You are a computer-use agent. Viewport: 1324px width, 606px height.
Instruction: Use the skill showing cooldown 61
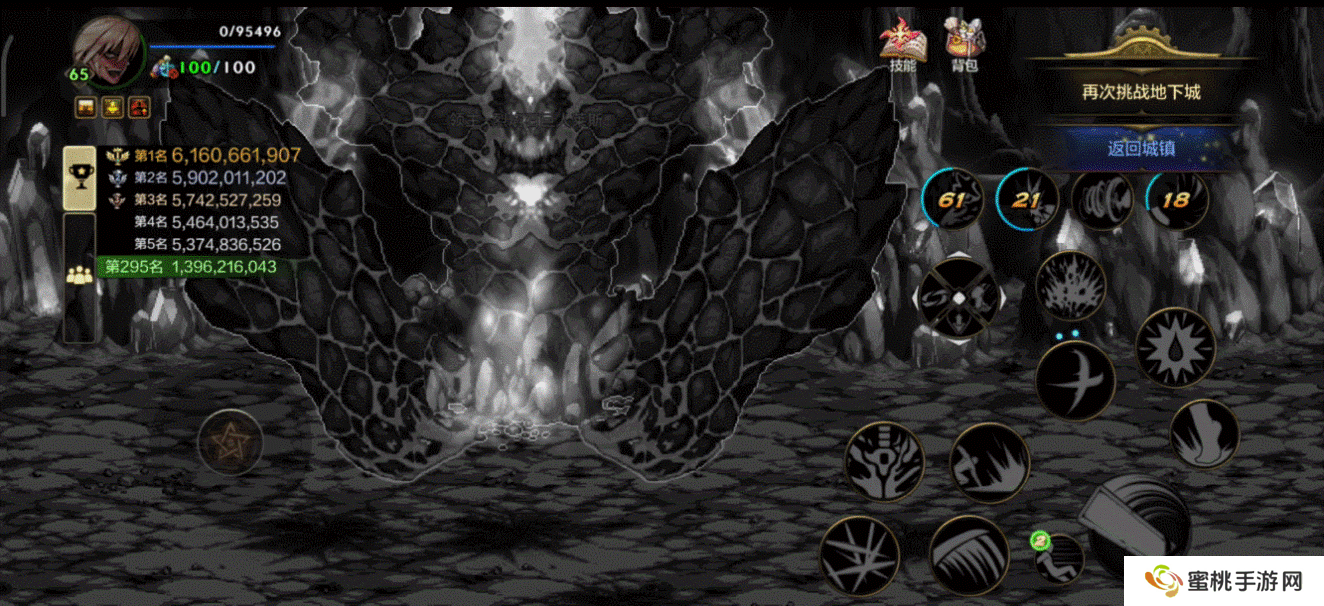point(952,199)
